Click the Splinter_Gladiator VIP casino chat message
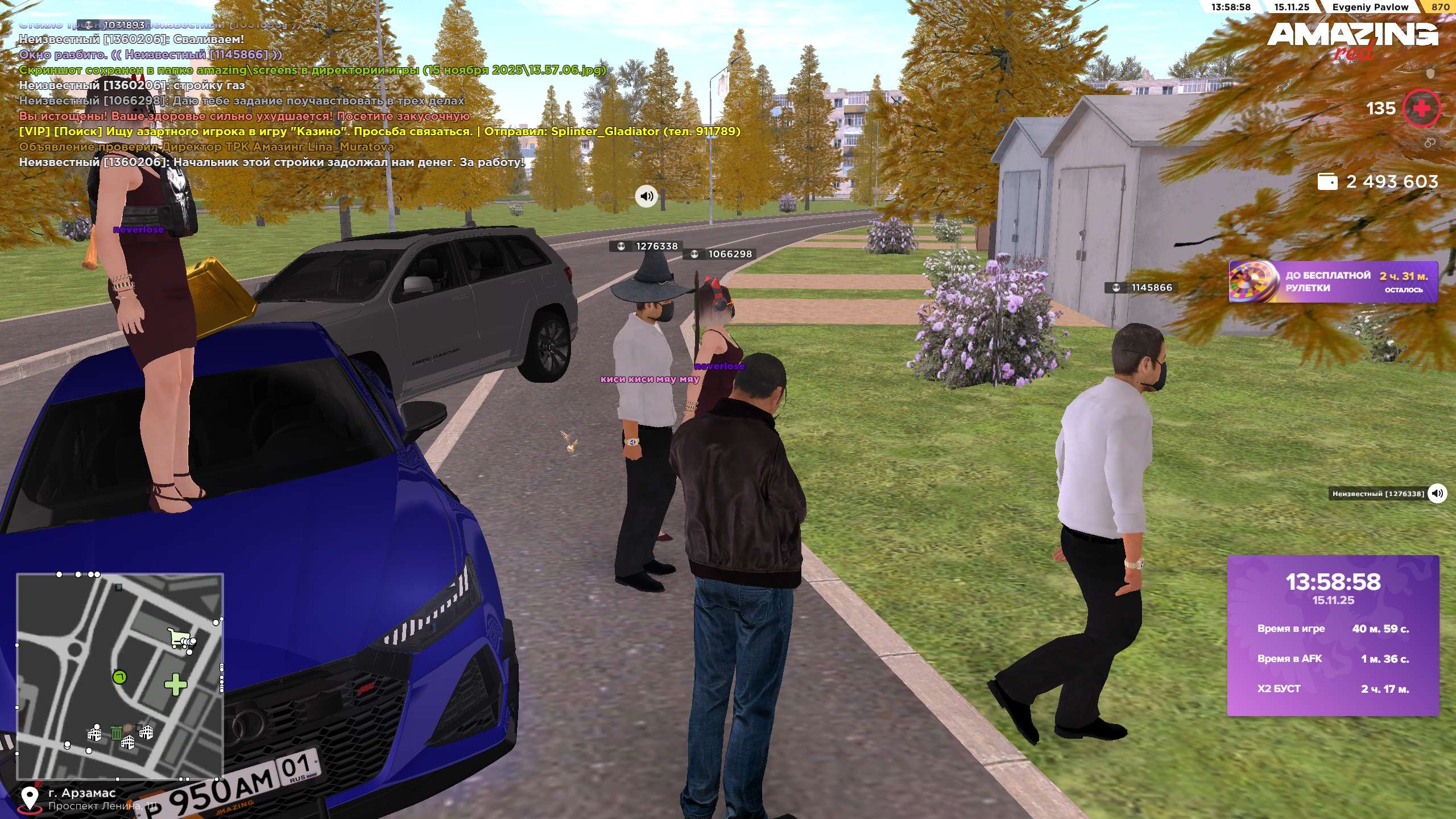This screenshot has height=819, width=1456. pyautogui.click(x=379, y=131)
